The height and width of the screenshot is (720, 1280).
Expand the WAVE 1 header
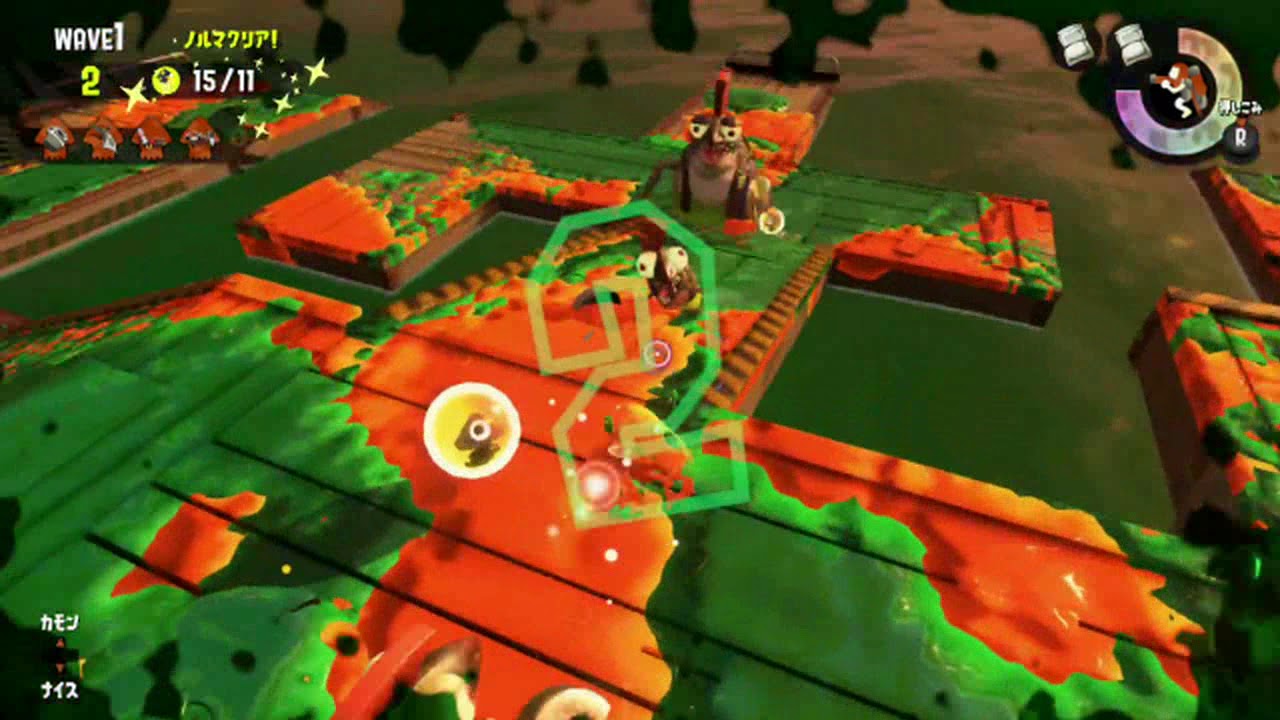89,35
